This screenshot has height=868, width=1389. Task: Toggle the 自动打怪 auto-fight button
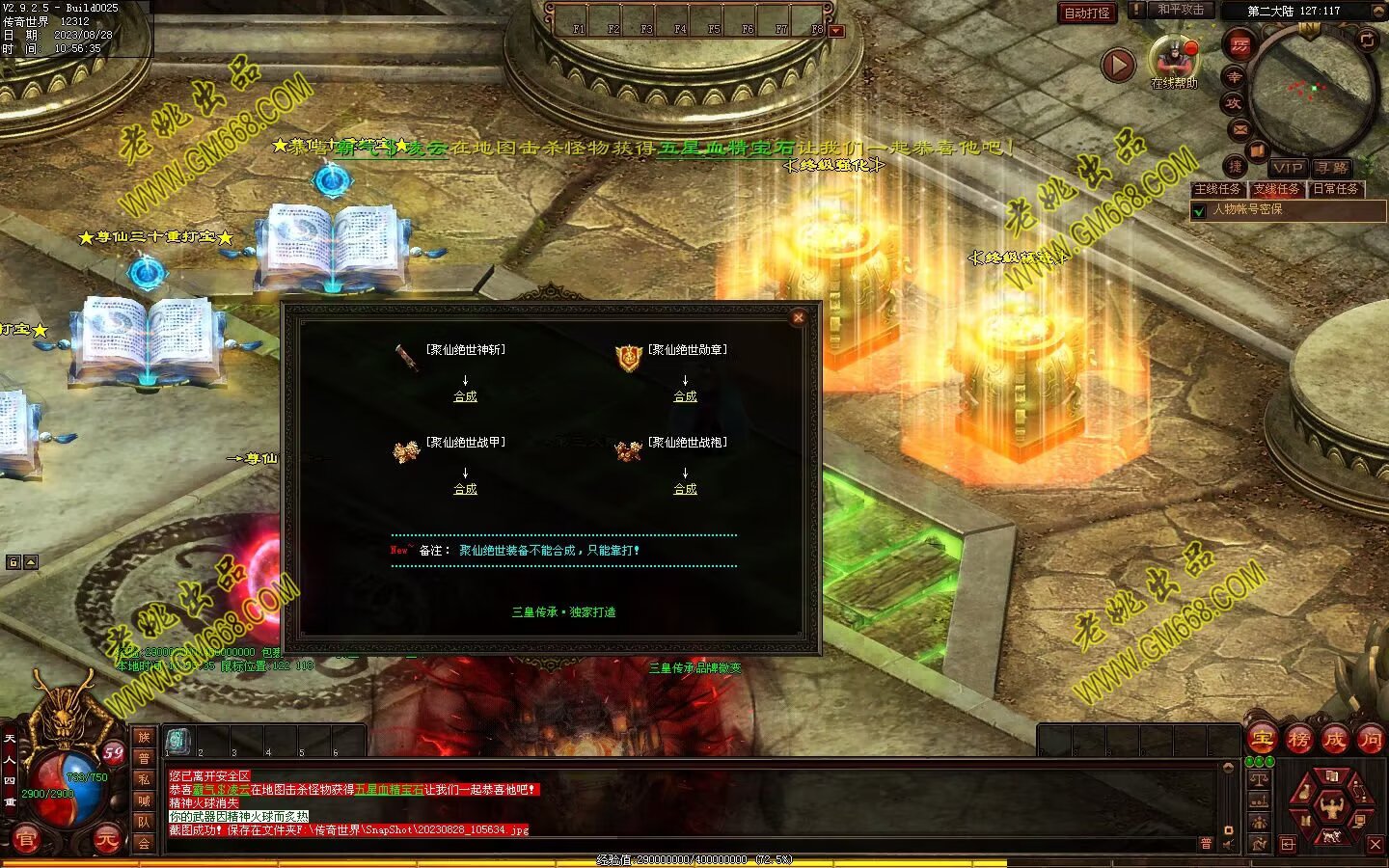click(1087, 13)
